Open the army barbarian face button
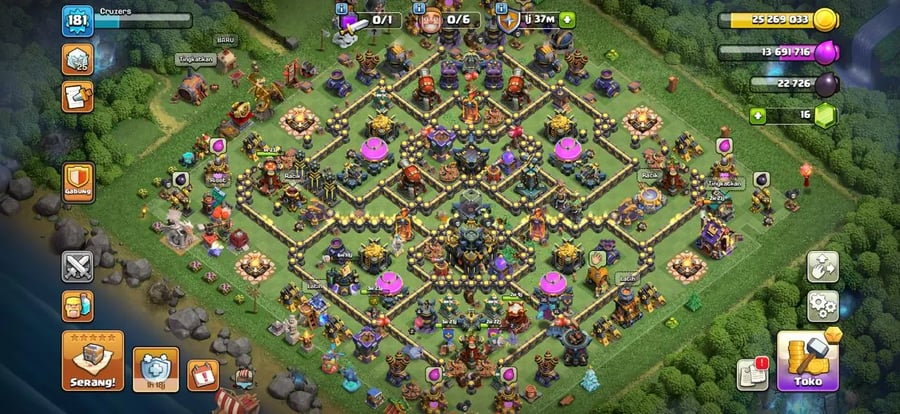 [78, 305]
